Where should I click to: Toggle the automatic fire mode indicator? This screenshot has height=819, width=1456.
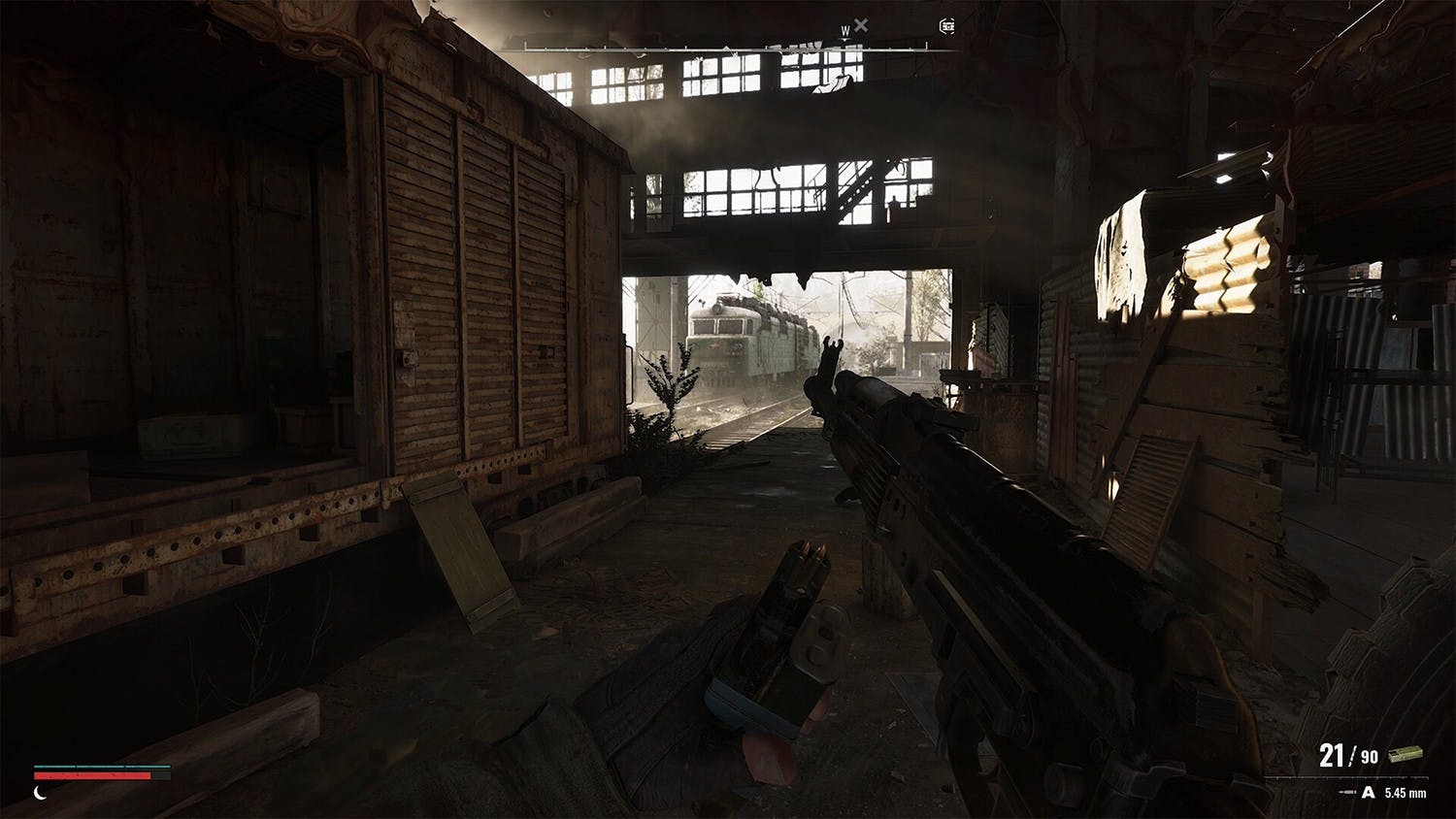tap(1369, 793)
